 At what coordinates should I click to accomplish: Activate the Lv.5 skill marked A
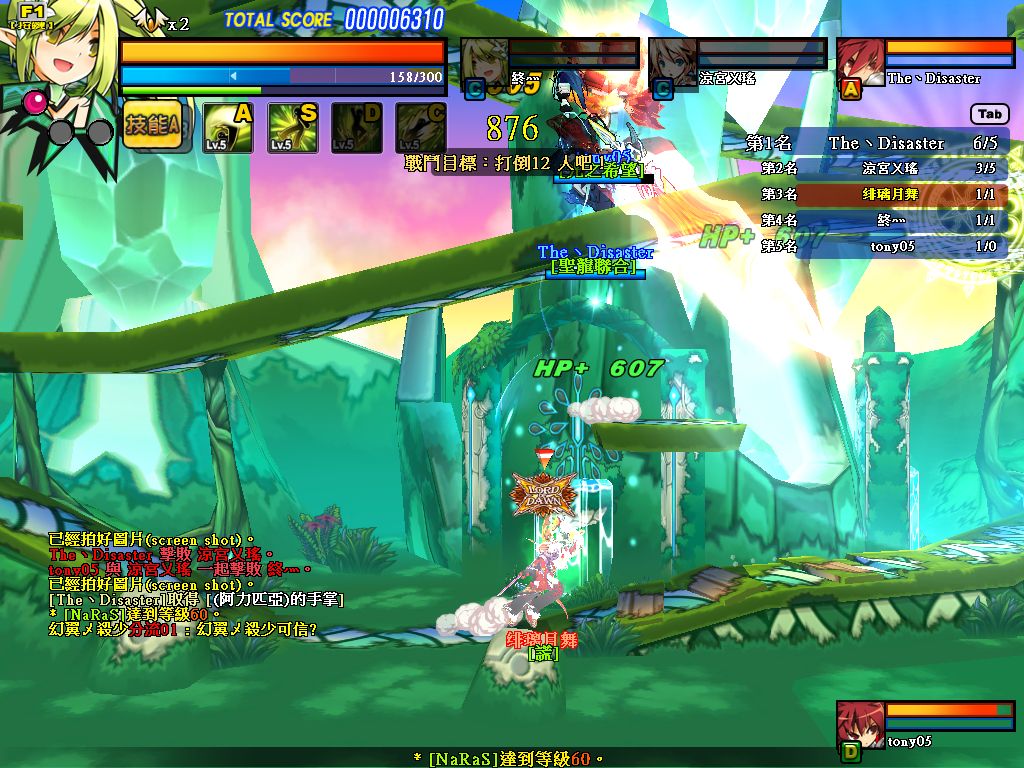(x=228, y=128)
